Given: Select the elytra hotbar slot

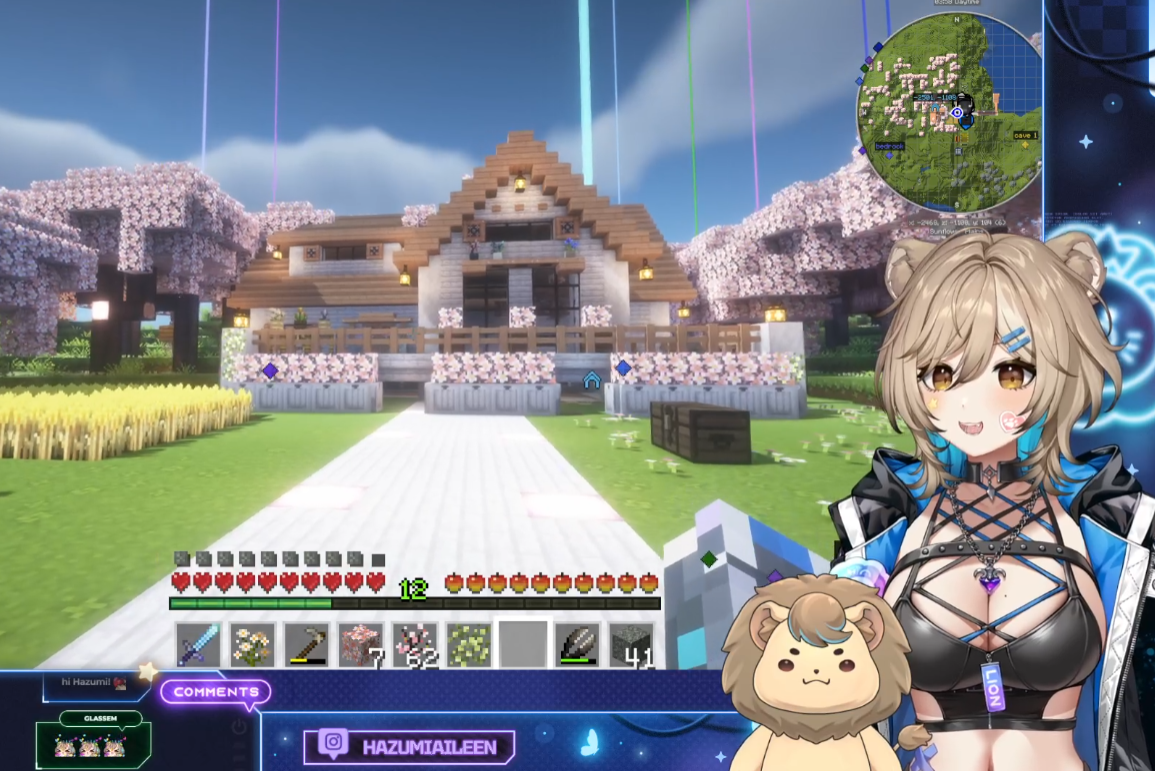Looking at the screenshot, I should point(577,645).
